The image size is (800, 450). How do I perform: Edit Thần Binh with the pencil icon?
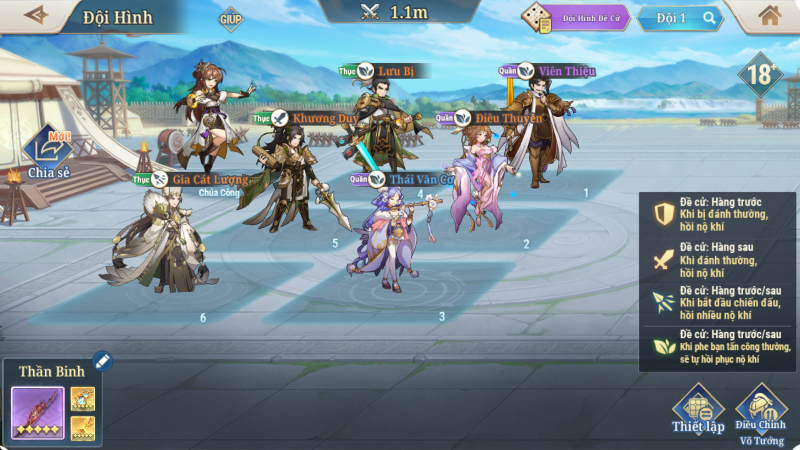coord(102,360)
